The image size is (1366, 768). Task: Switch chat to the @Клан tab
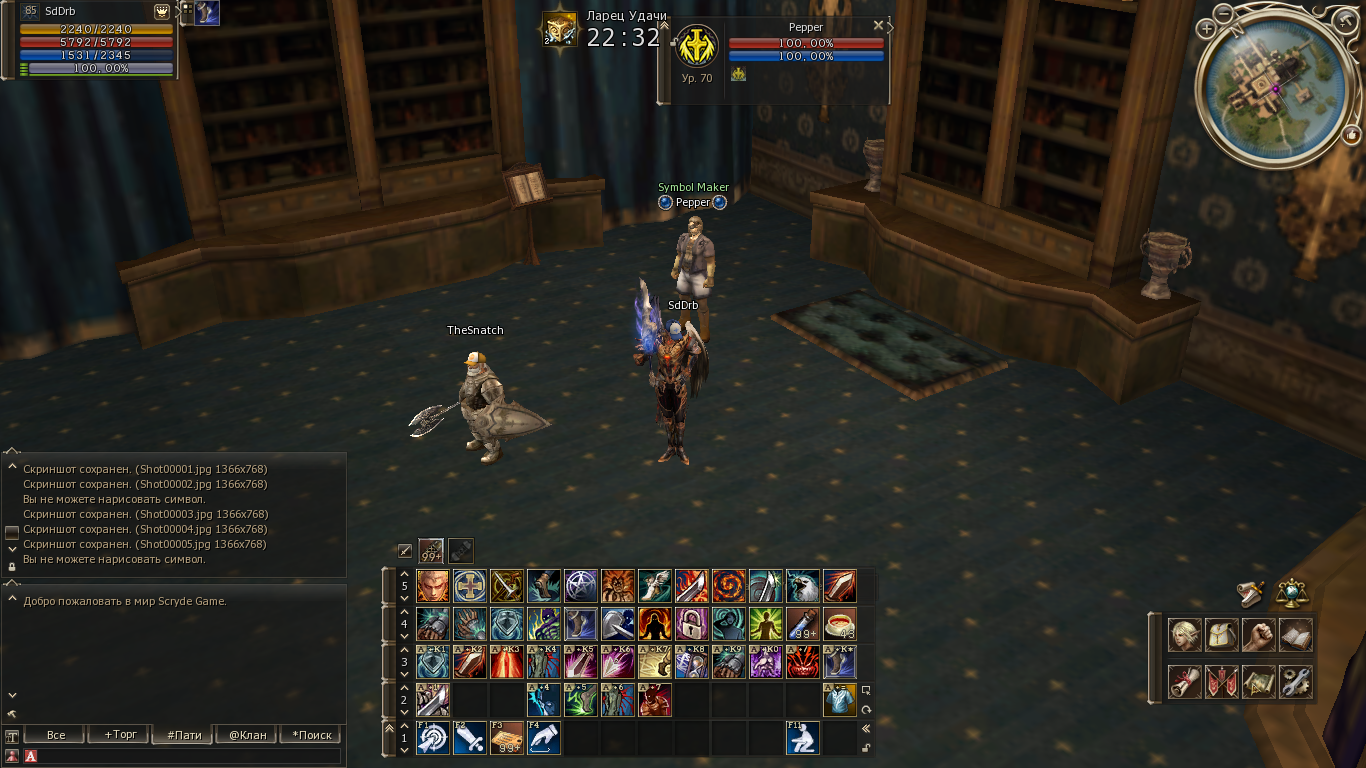248,735
